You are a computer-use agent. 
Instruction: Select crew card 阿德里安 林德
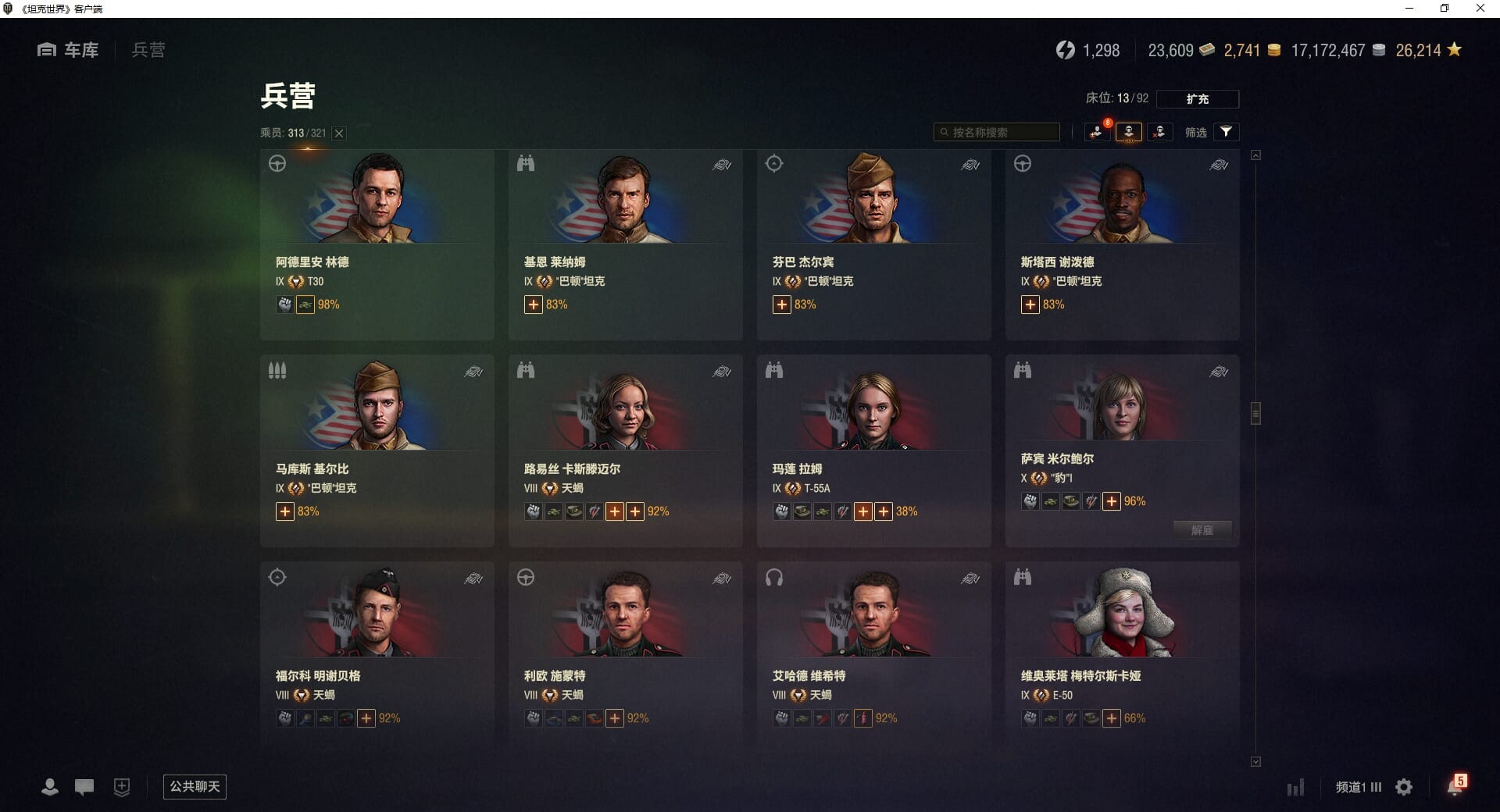377,244
